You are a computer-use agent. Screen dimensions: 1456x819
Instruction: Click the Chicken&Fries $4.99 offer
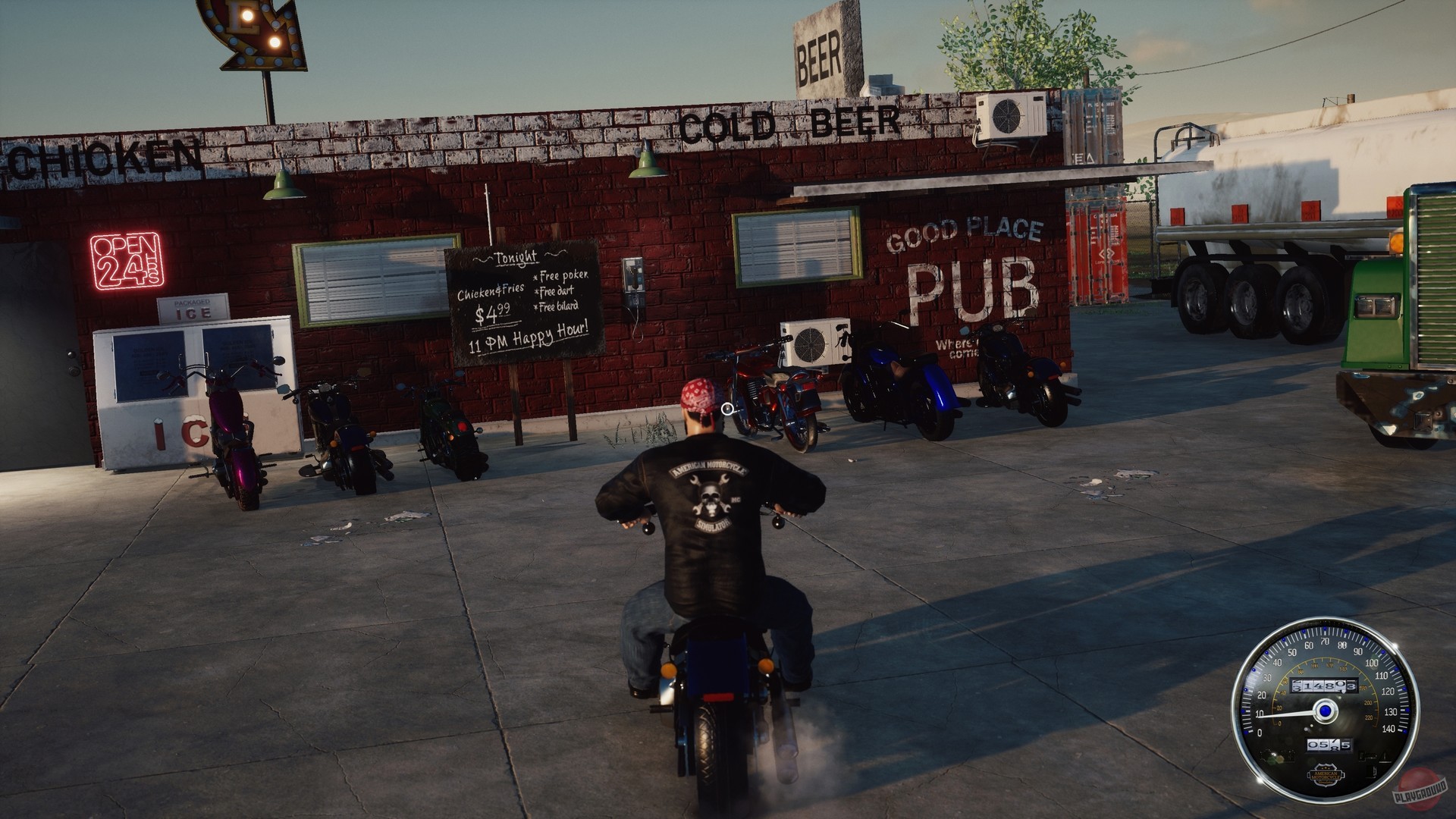[491, 300]
